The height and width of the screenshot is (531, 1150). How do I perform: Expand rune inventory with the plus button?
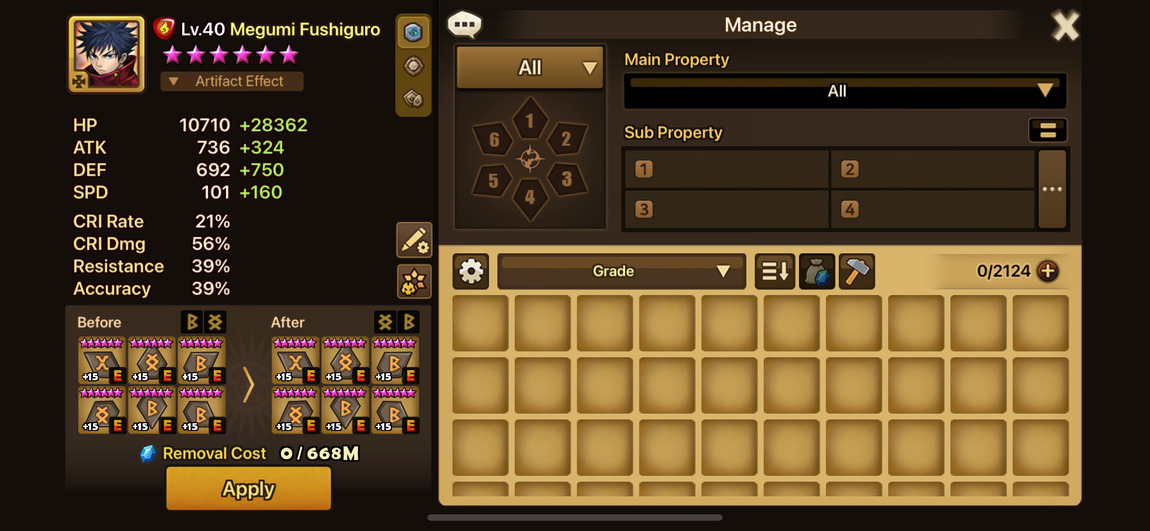click(x=1047, y=271)
